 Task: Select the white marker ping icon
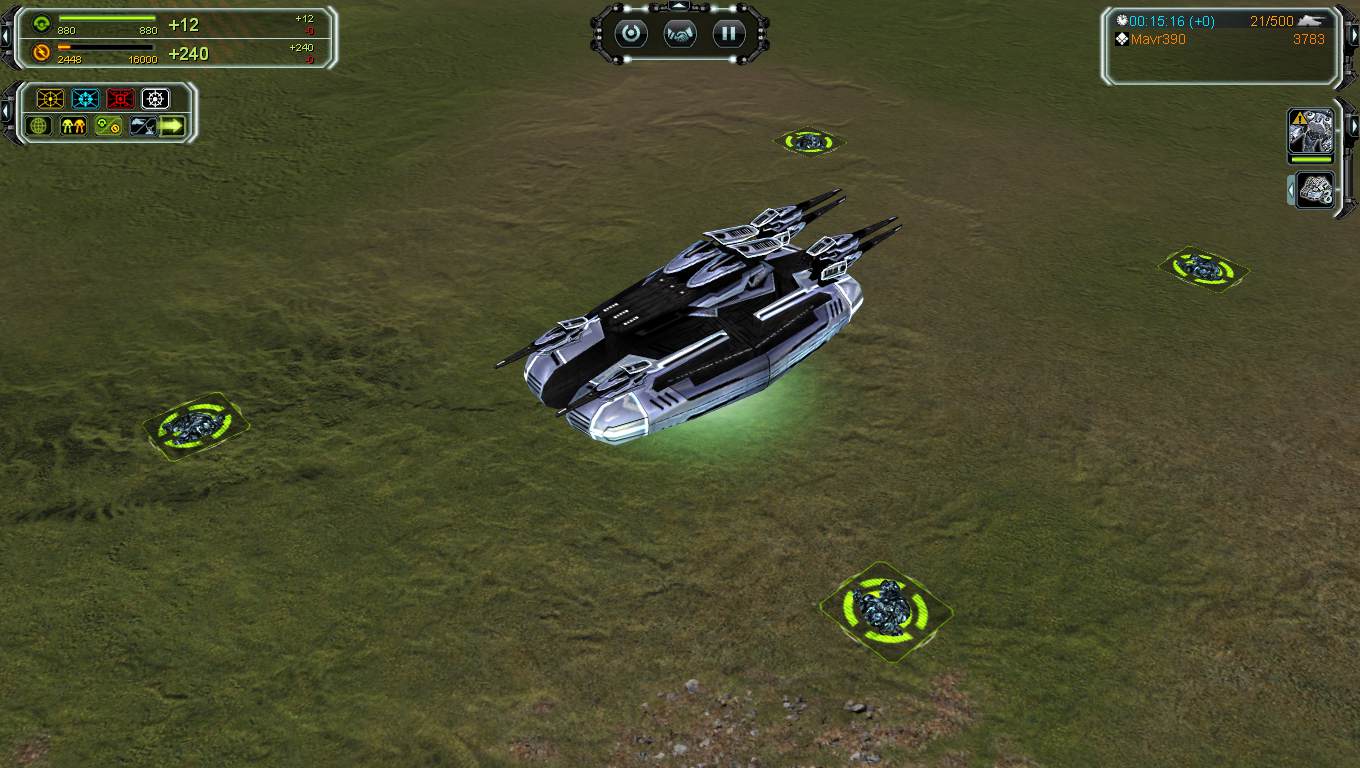pos(155,99)
